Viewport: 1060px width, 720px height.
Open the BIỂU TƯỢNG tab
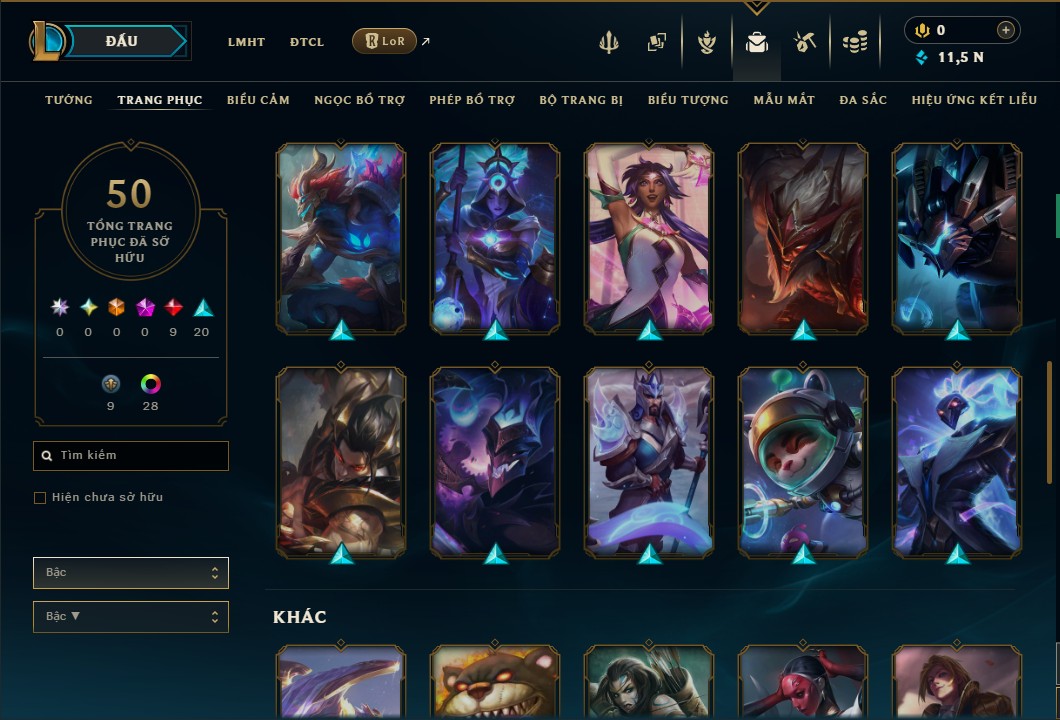pyautogui.click(x=688, y=100)
